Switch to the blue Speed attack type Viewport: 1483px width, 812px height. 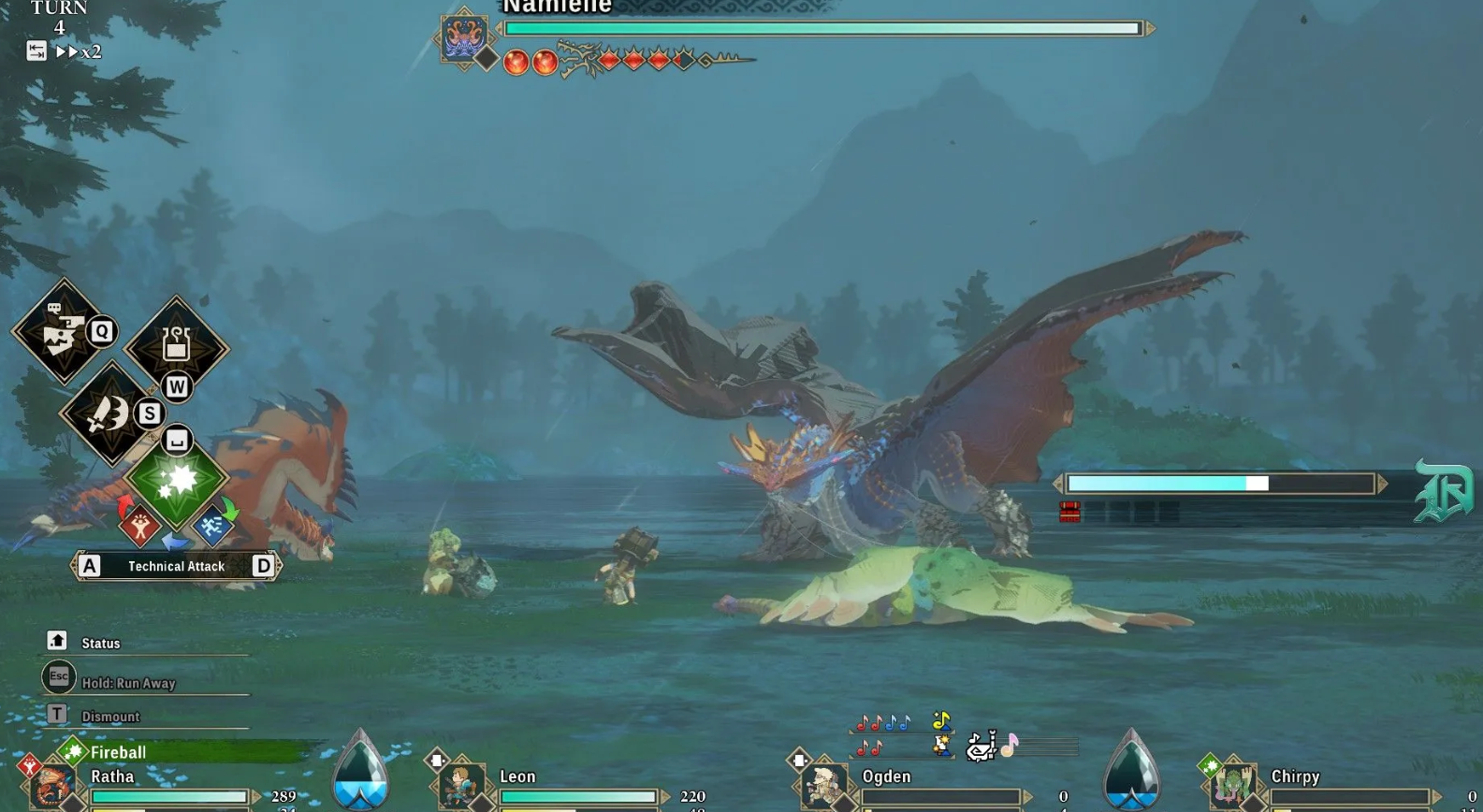212,528
